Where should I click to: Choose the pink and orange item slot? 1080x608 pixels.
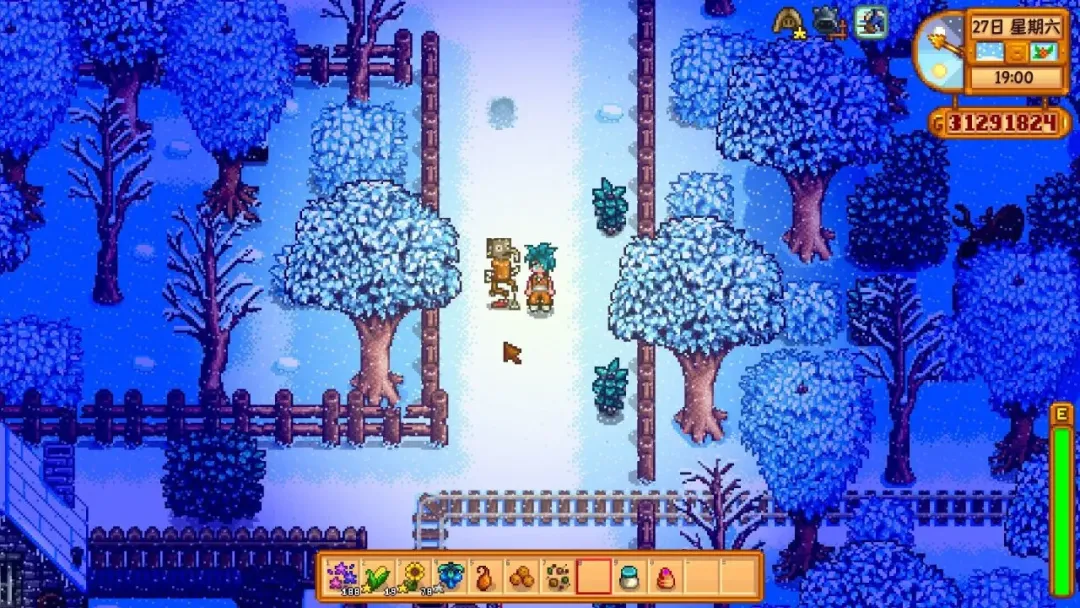pyautogui.click(x=664, y=577)
